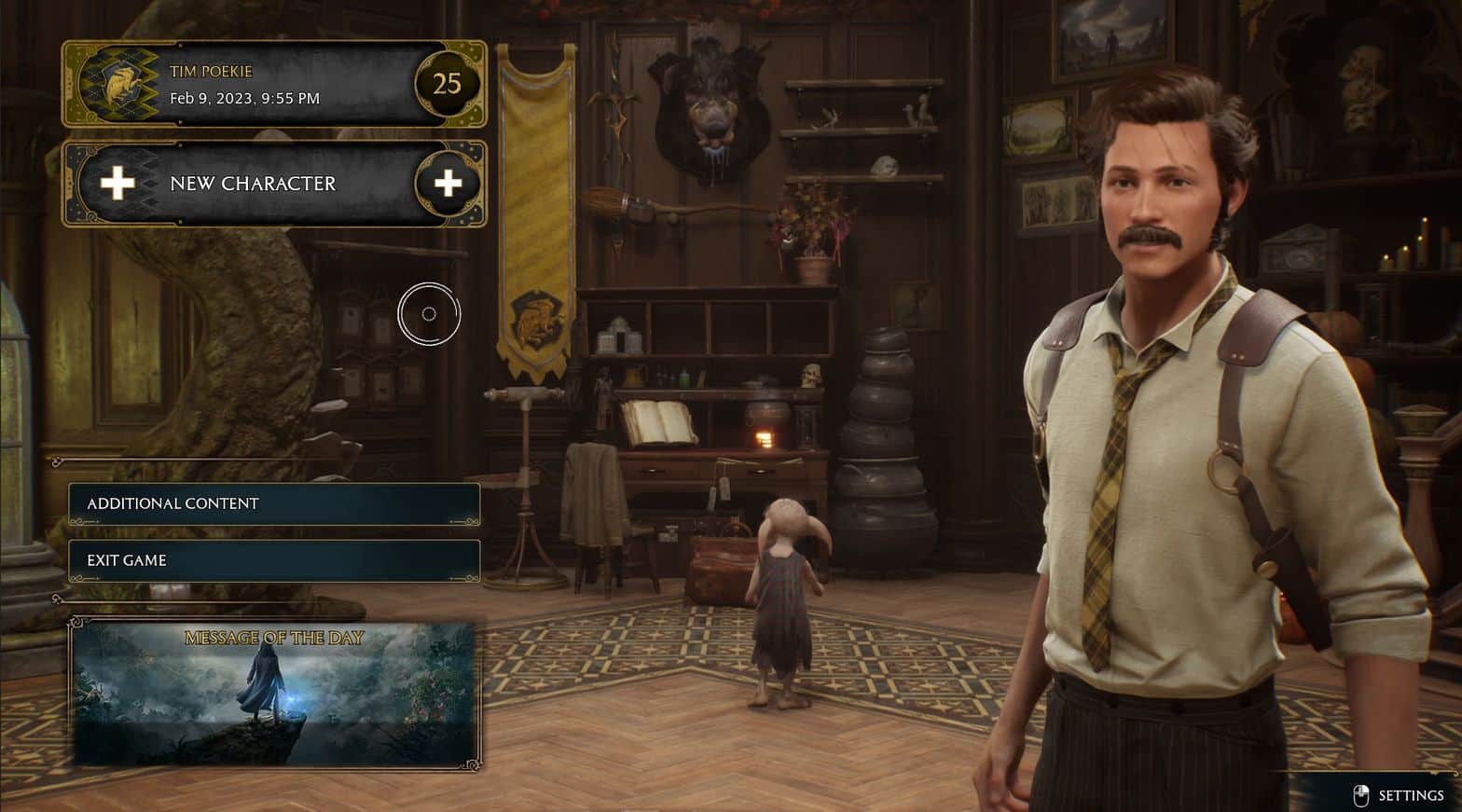Image resolution: width=1462 pixels, height=812 pixels.
Task: View the Message of the Day banner
Action: [x=274, y=695]
